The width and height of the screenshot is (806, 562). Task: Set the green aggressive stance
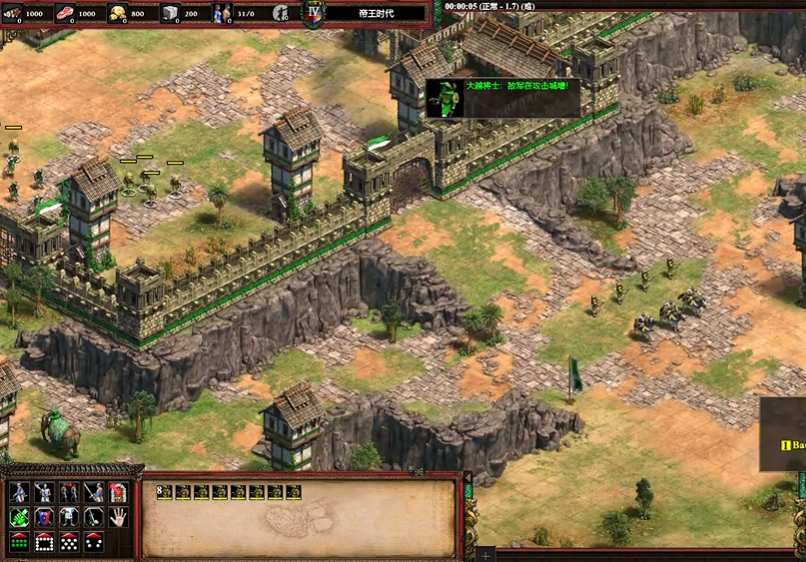click(19, 517)
